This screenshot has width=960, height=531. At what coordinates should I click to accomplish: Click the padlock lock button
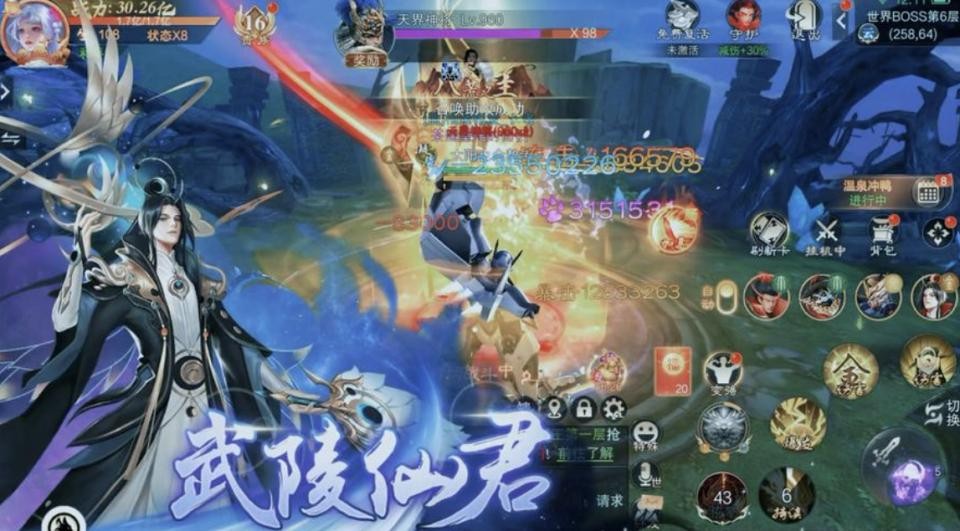coord(584,408)
